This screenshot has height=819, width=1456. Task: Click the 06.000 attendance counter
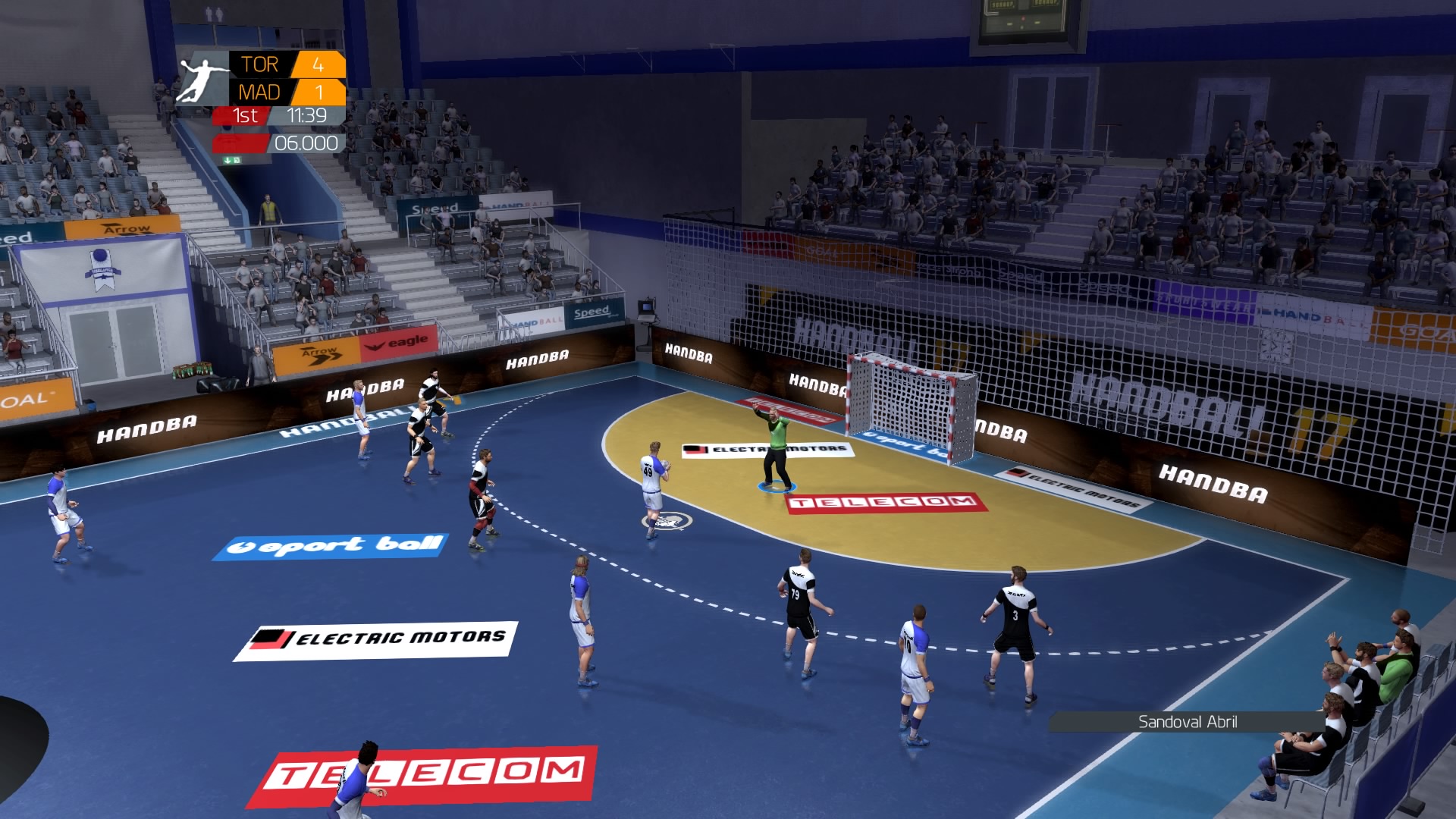coord(306,143)
